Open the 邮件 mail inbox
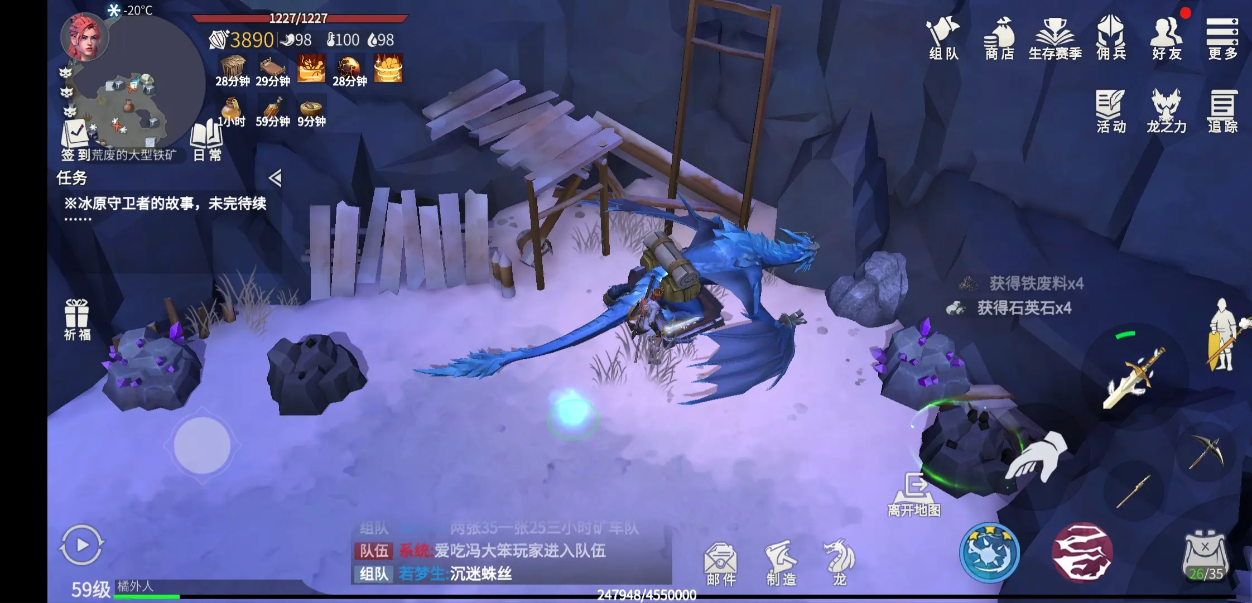1252x603 pixels. point(720,563)
